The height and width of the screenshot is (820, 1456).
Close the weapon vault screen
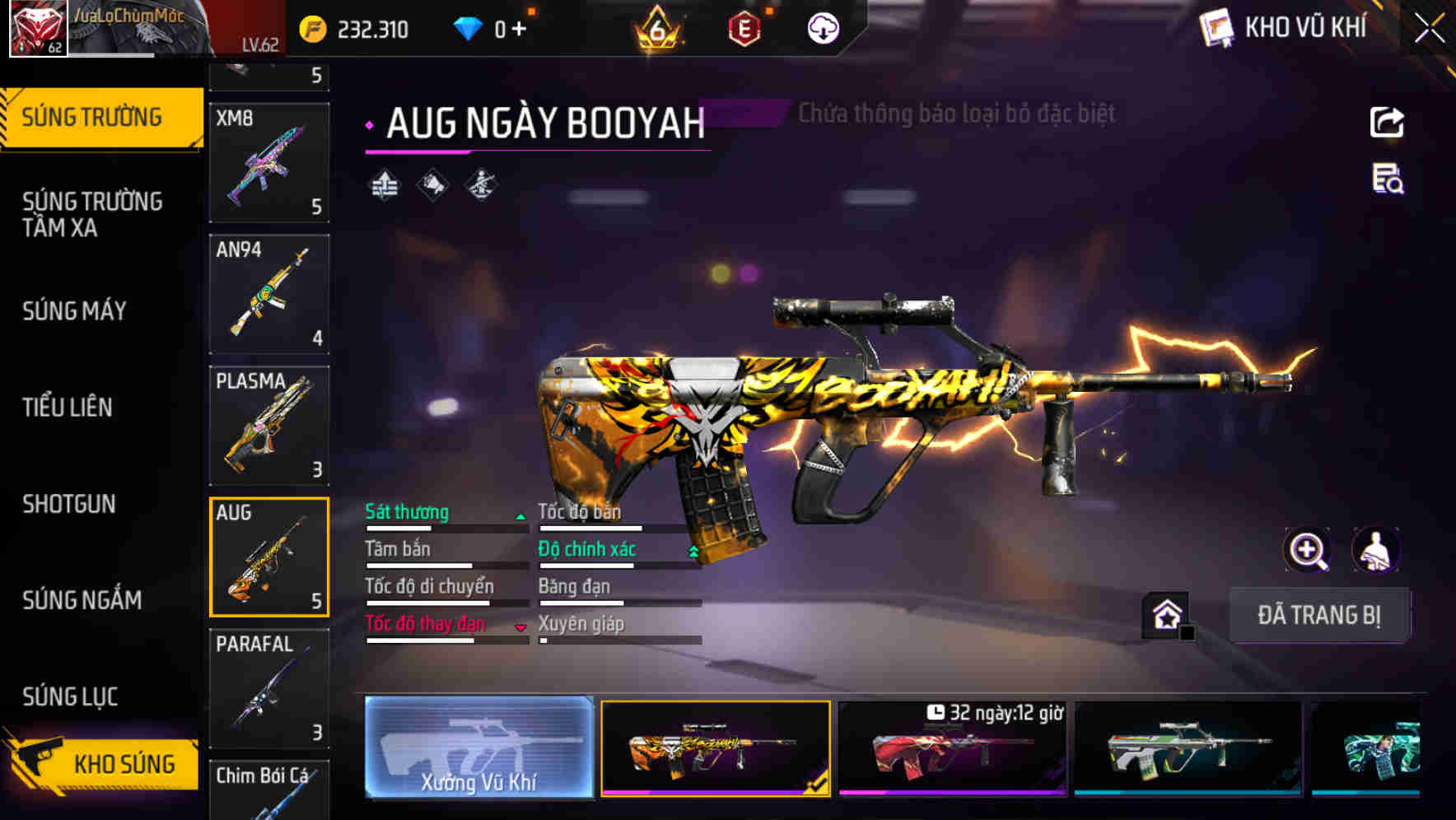point(1429,29)
